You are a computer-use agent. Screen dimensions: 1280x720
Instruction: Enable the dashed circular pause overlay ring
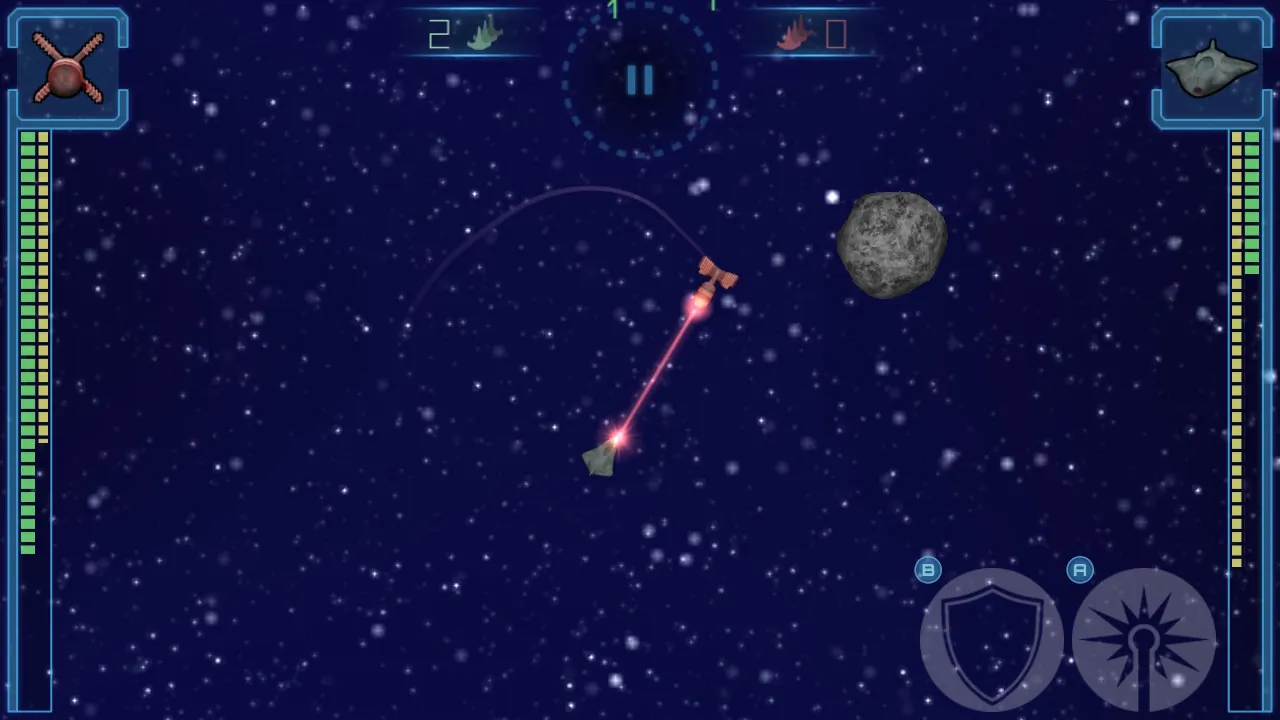click(x=640, y=81)
